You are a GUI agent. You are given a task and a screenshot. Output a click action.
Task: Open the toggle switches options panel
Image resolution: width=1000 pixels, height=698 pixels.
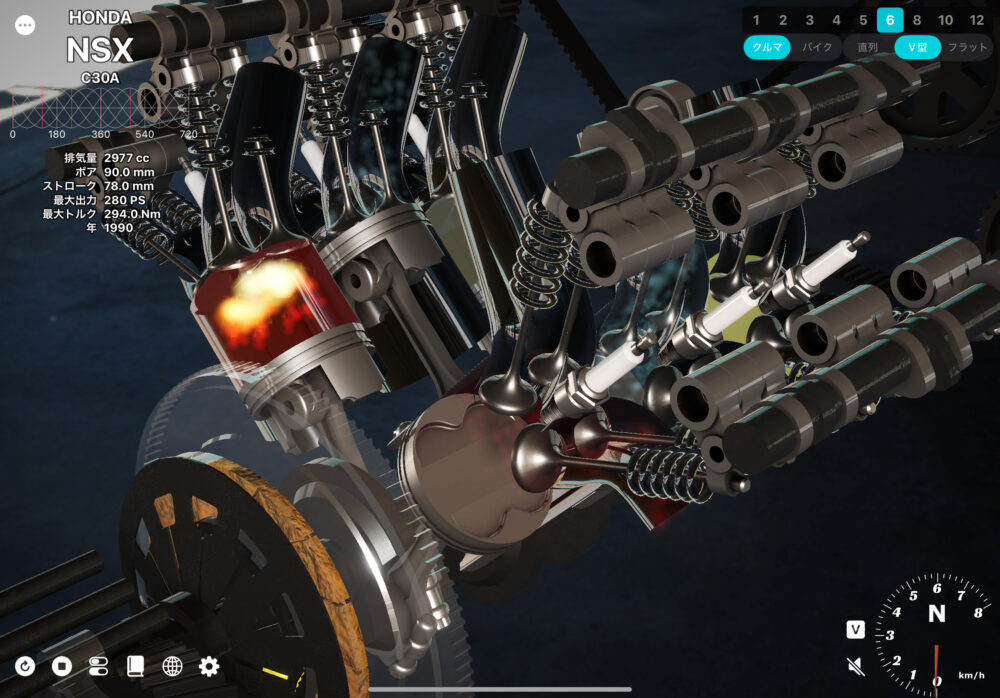98,666
